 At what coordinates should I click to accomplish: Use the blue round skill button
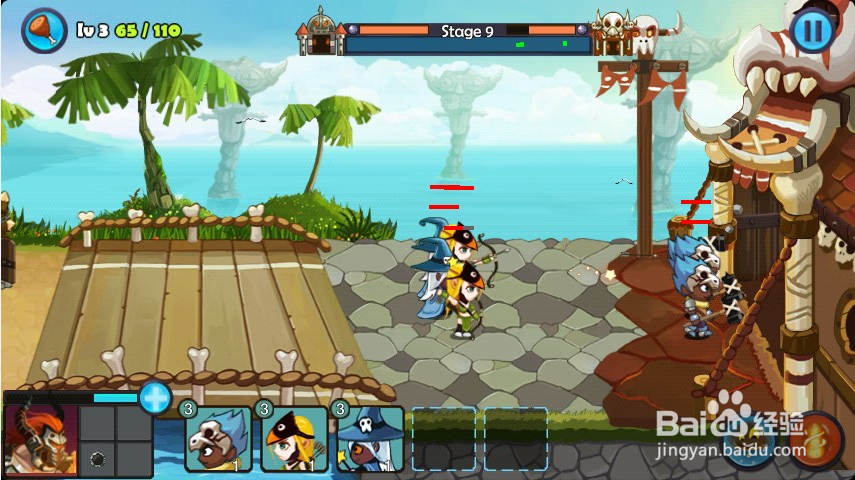coord(748,441)
